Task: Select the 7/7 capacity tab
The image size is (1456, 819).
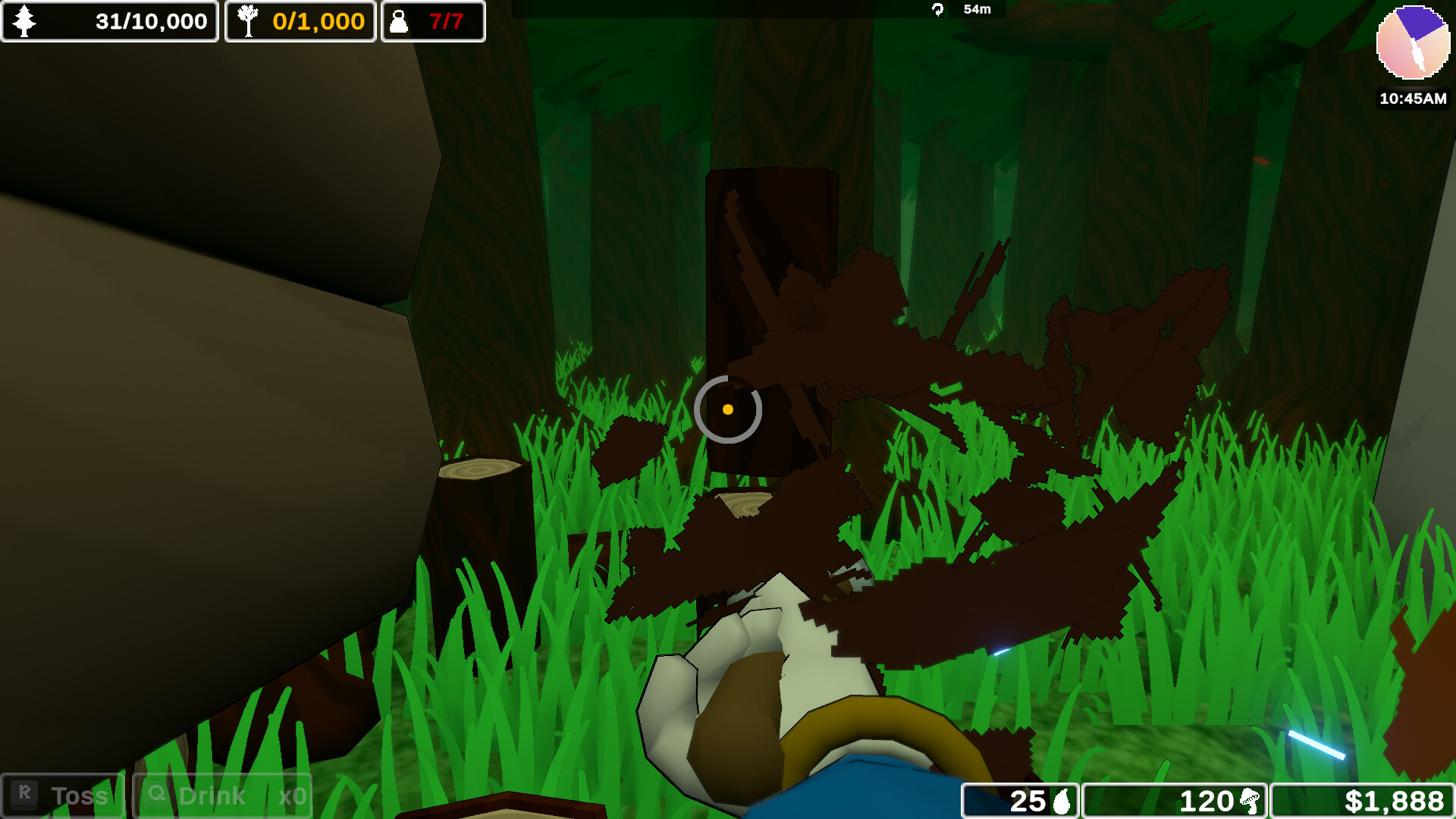Action: coord(433,21)
